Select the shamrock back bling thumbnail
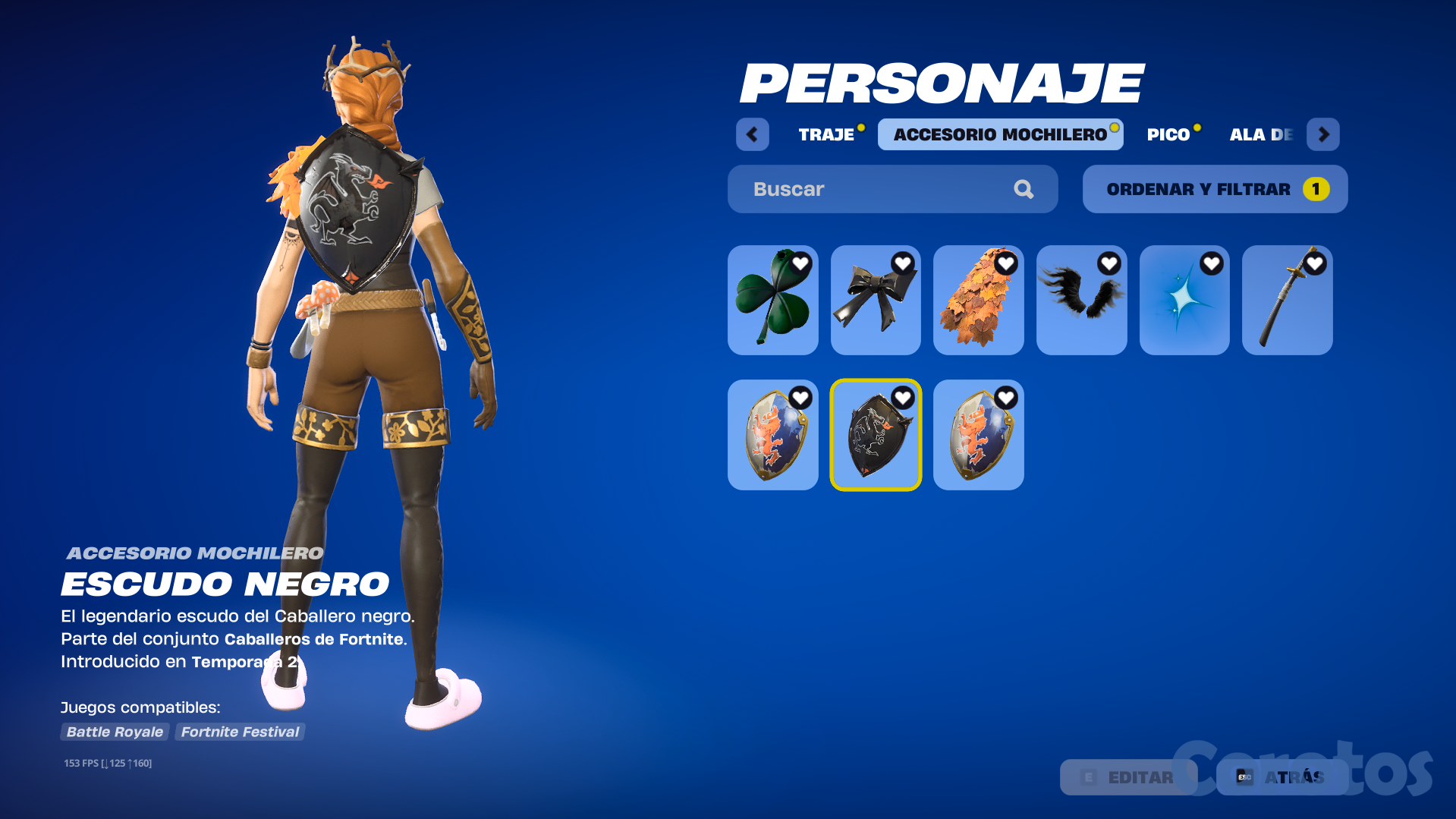1456x819 pixels. point(772,304)
